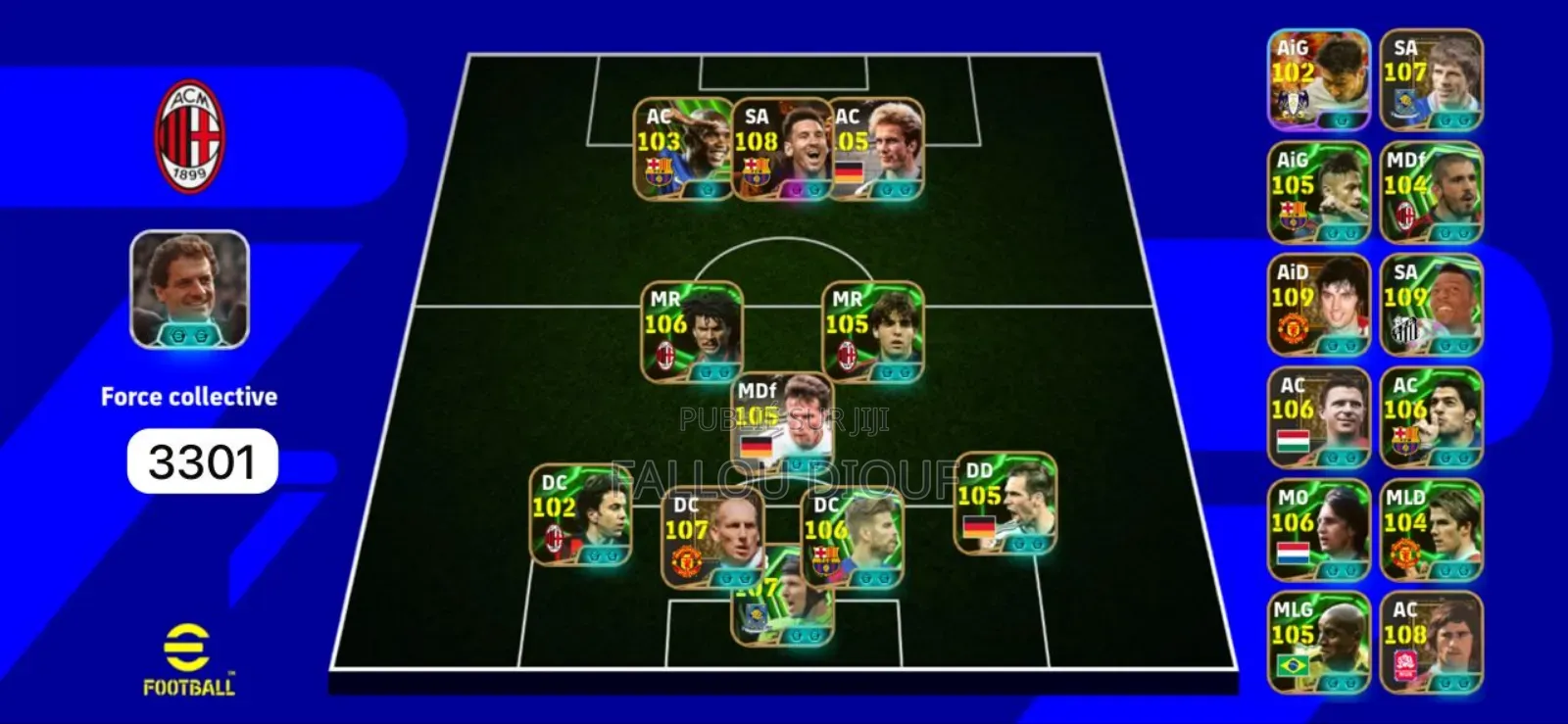Open Suárez's AC 106 card in the sidebar
1568x724 pixels.
(x=1431, y=416)
